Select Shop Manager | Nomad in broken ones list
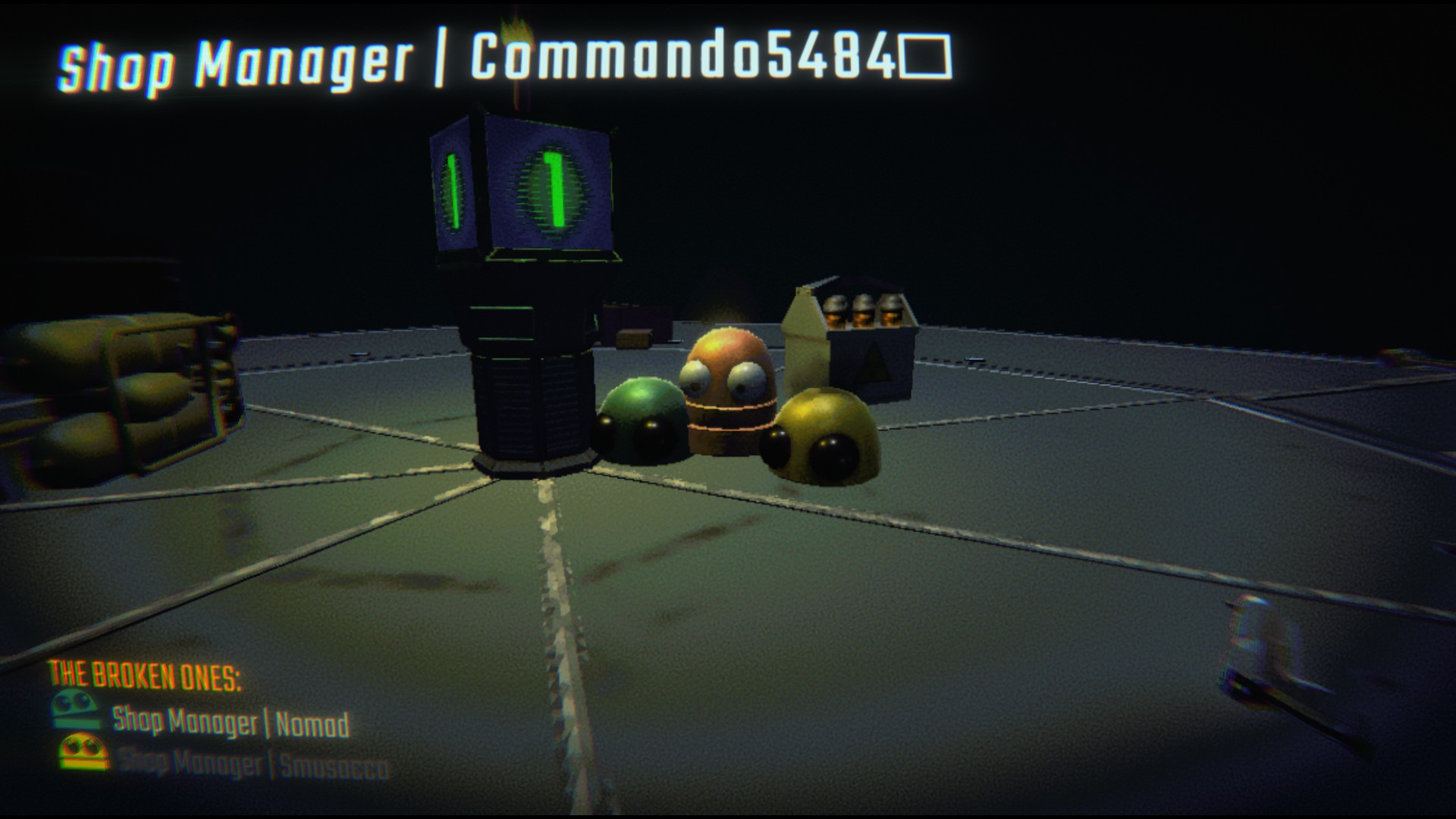Viewport: 1456px width, 819px height. (231, 722)
